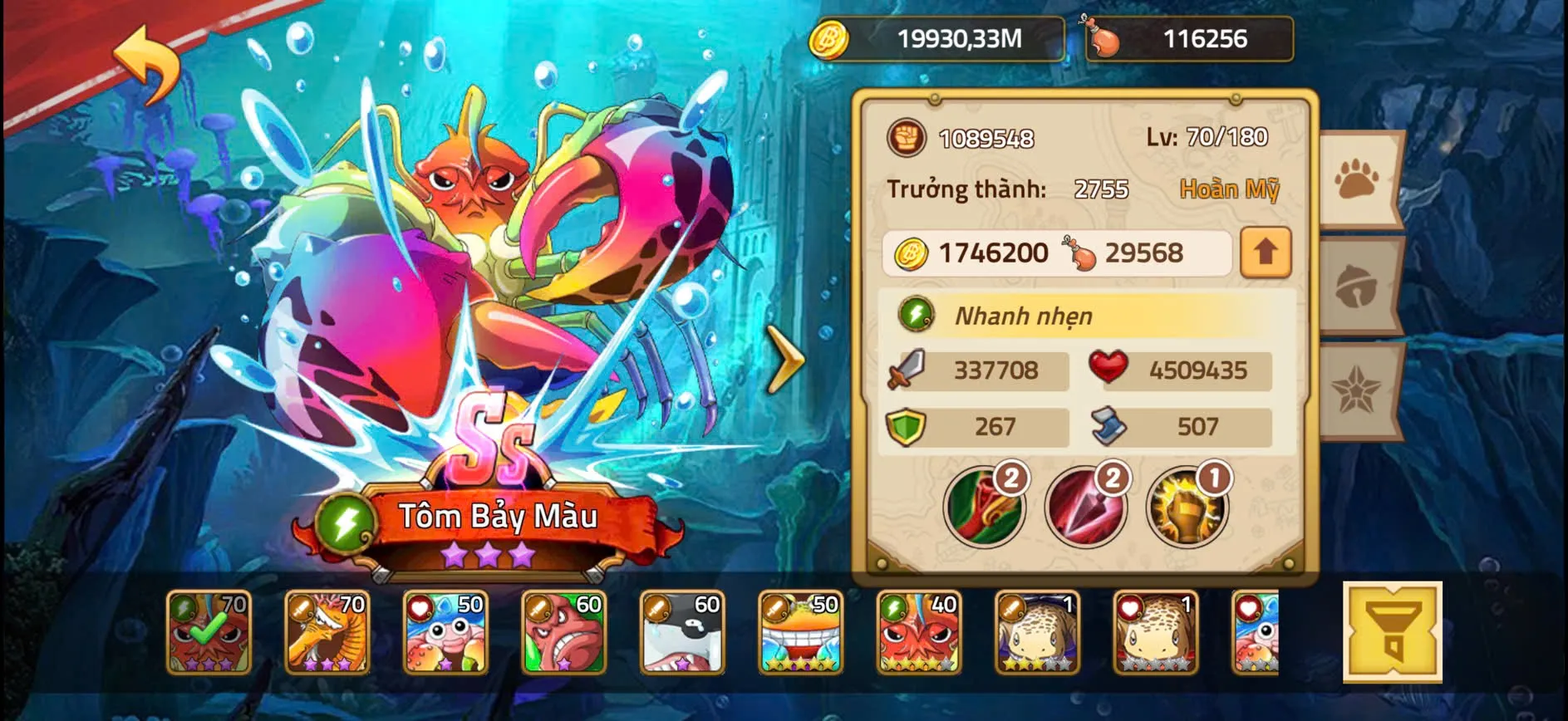Click the right chevron to view next pet

(x=784, y=360)
